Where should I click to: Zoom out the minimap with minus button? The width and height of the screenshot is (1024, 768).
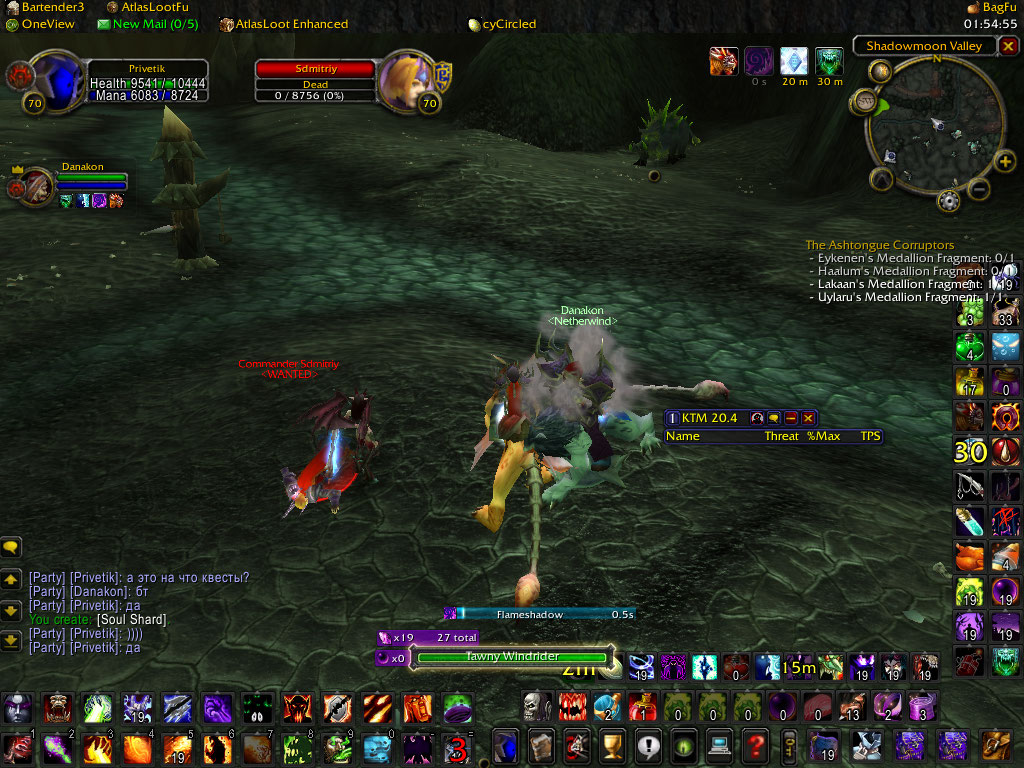[979, 188]
